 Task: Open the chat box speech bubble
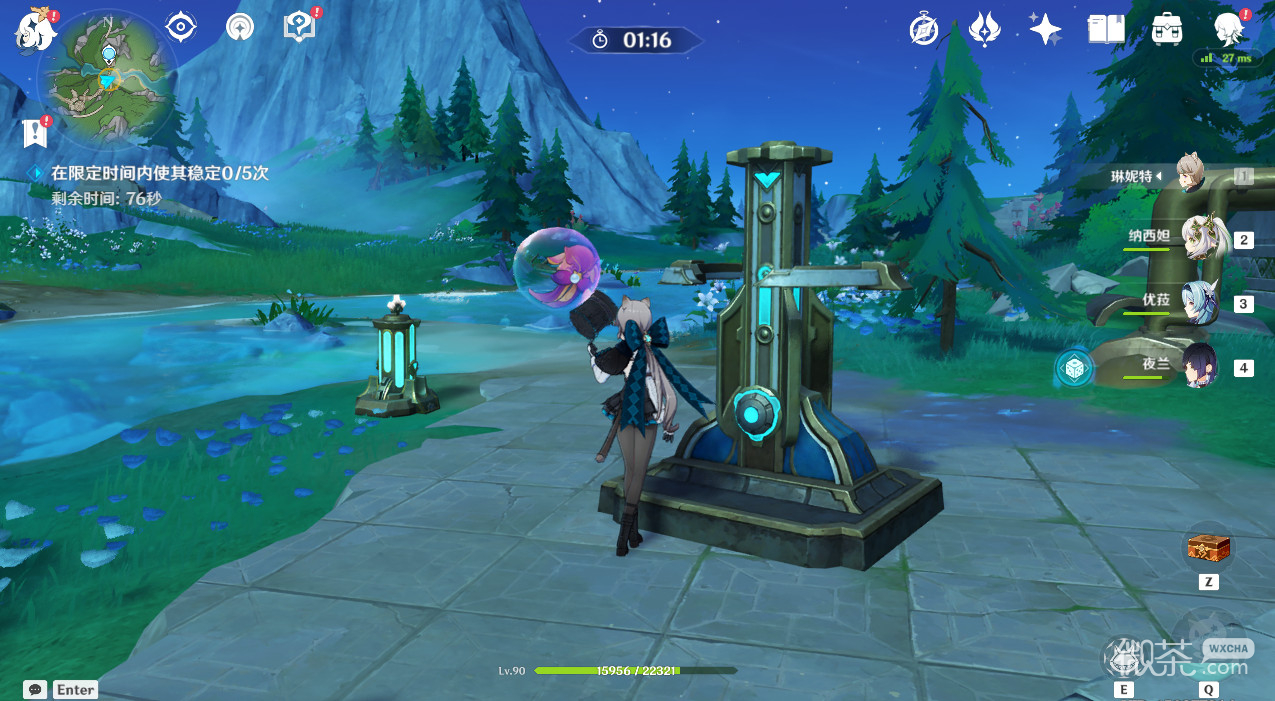pyautogui.click(x=36, y=689)
